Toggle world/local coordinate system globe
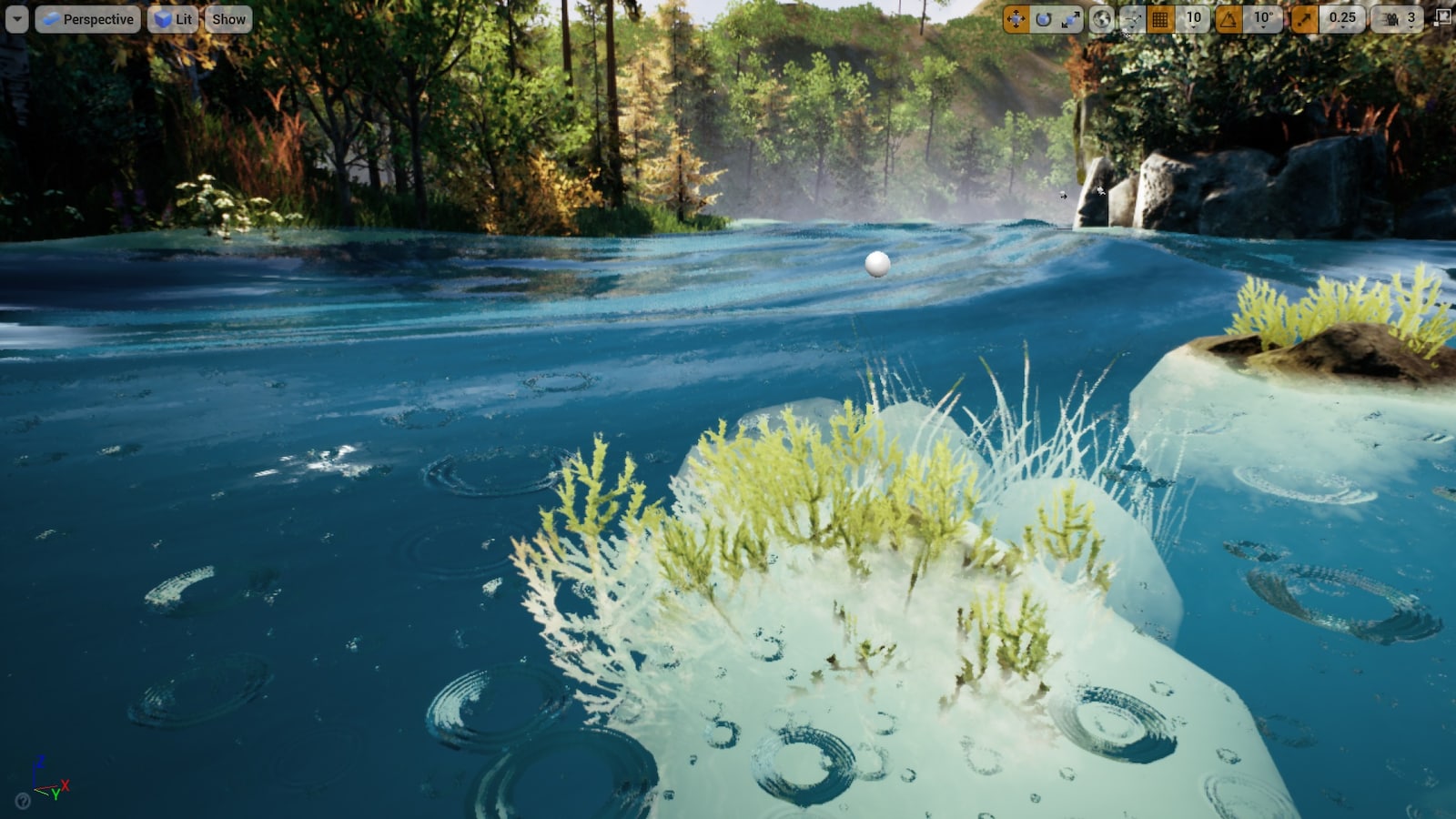 tap(1103, 18)
